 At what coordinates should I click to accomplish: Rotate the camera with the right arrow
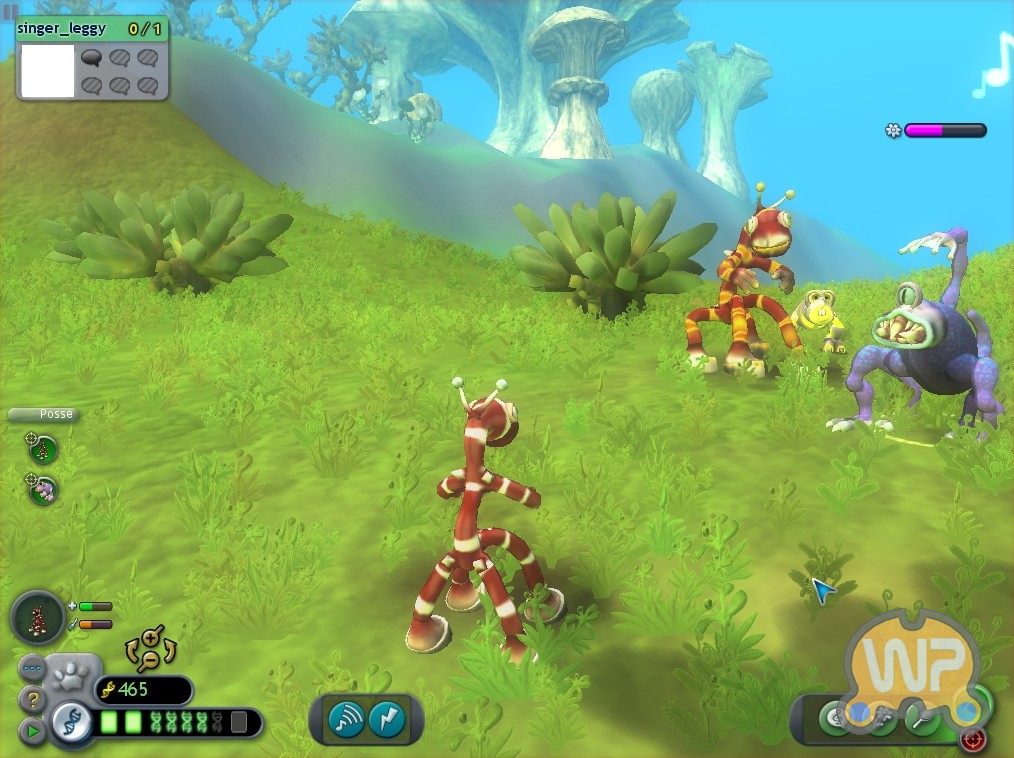(170, 650)
